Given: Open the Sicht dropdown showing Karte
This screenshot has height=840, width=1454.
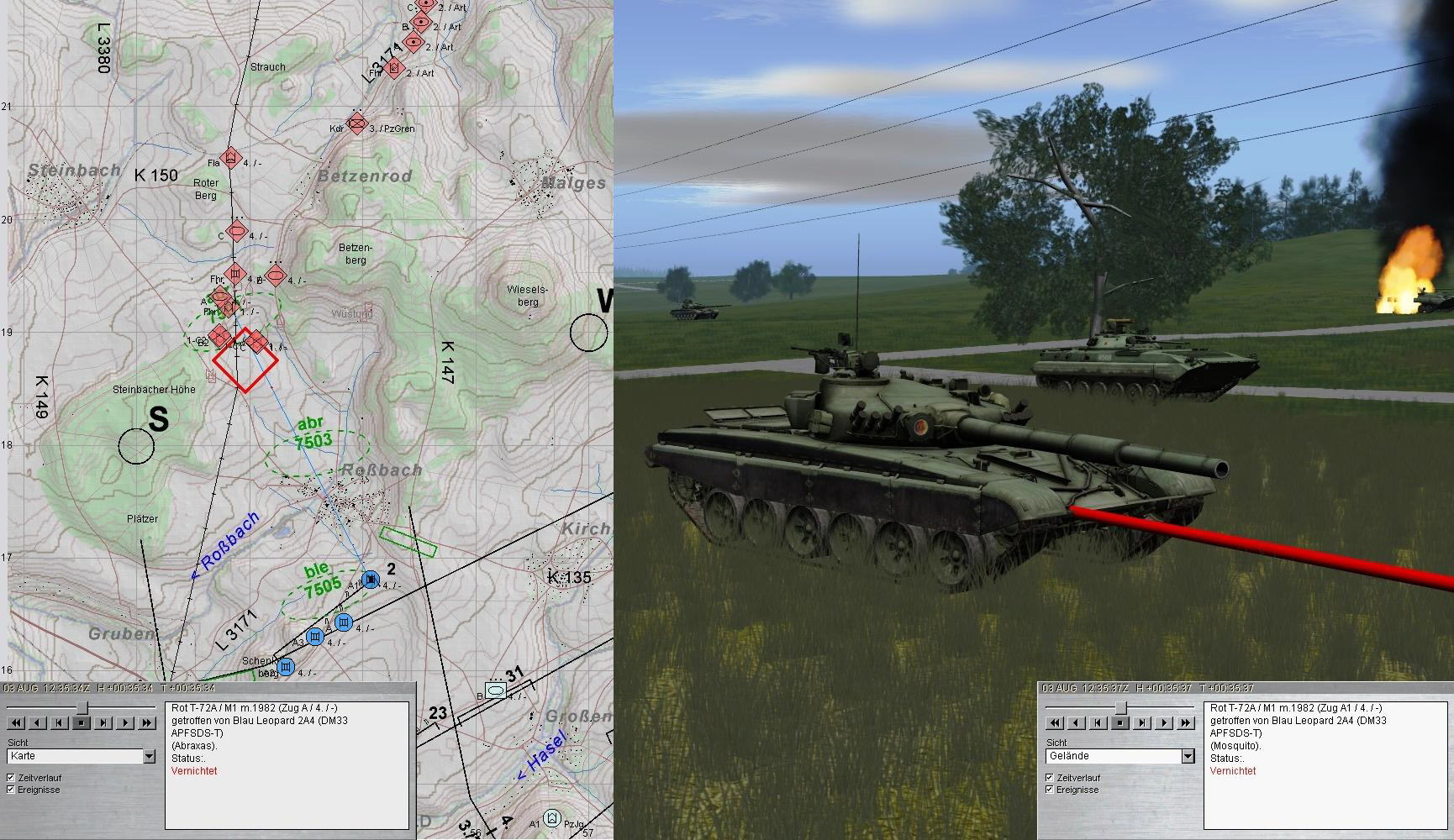Looking at the screenshot, I should pyautogui.click(x=149, y=757).
